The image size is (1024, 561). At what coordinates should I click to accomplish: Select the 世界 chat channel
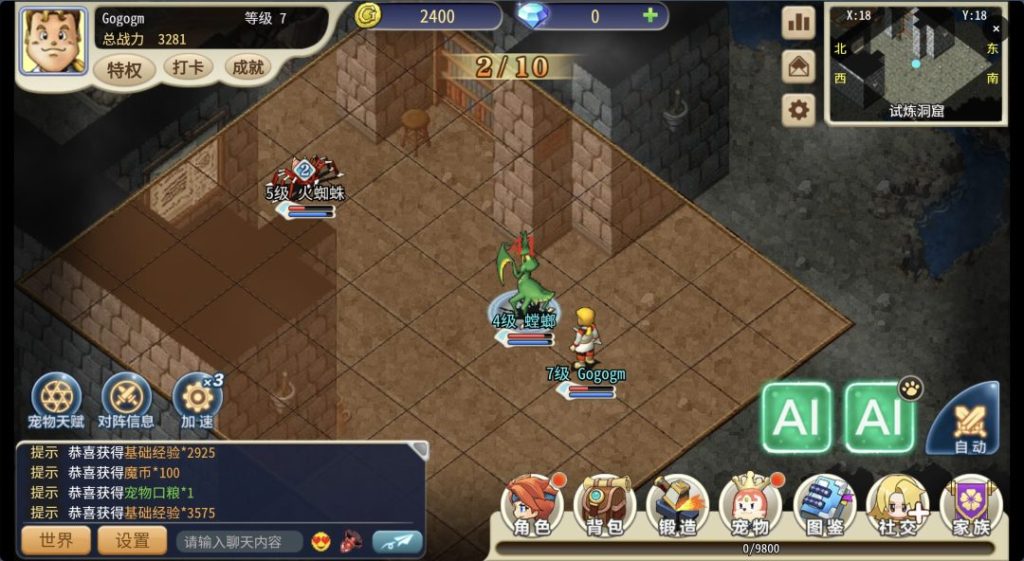pyautogui.click(x=56, y=541)
